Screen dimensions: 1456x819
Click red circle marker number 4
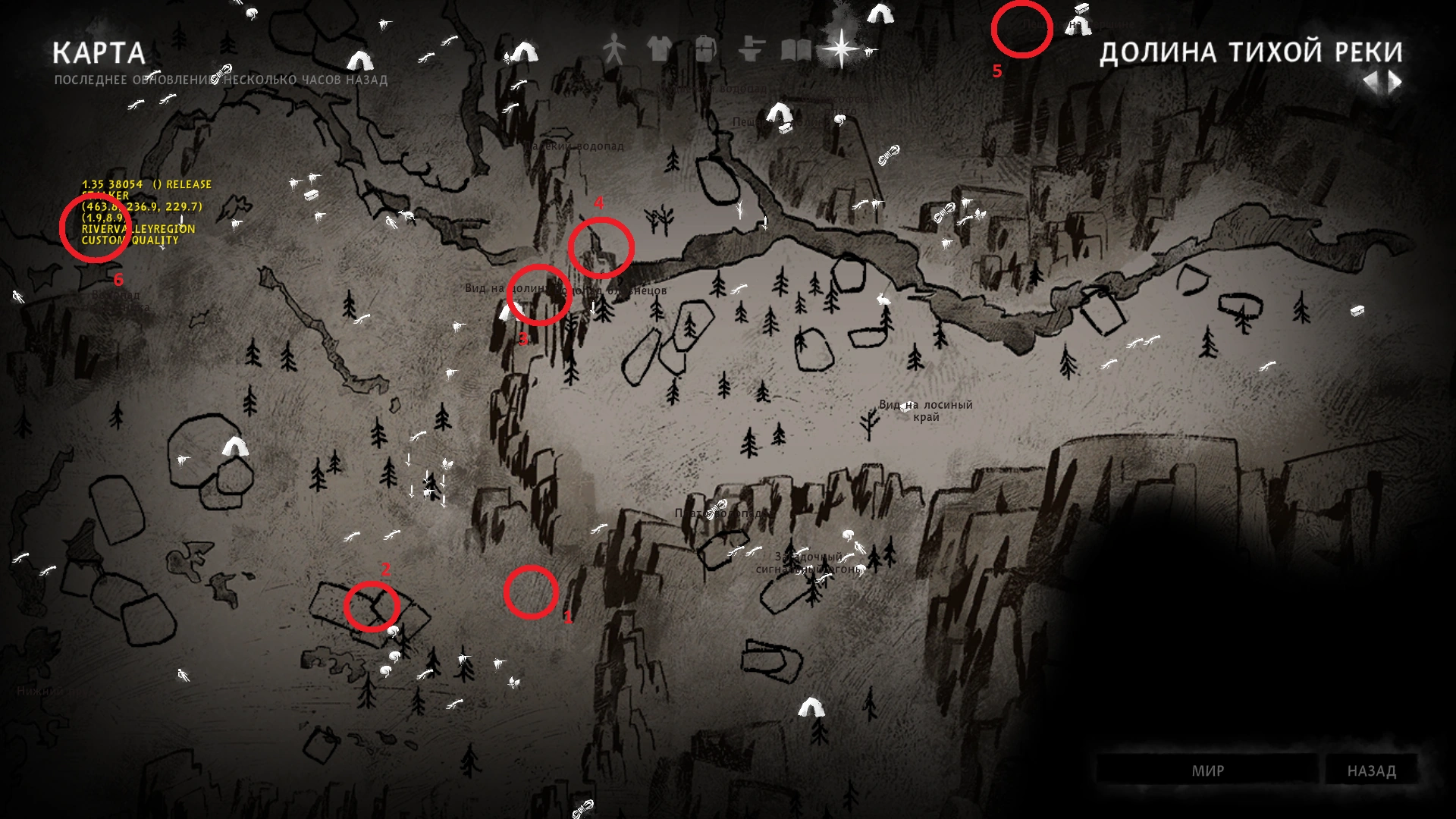(601, 249)
